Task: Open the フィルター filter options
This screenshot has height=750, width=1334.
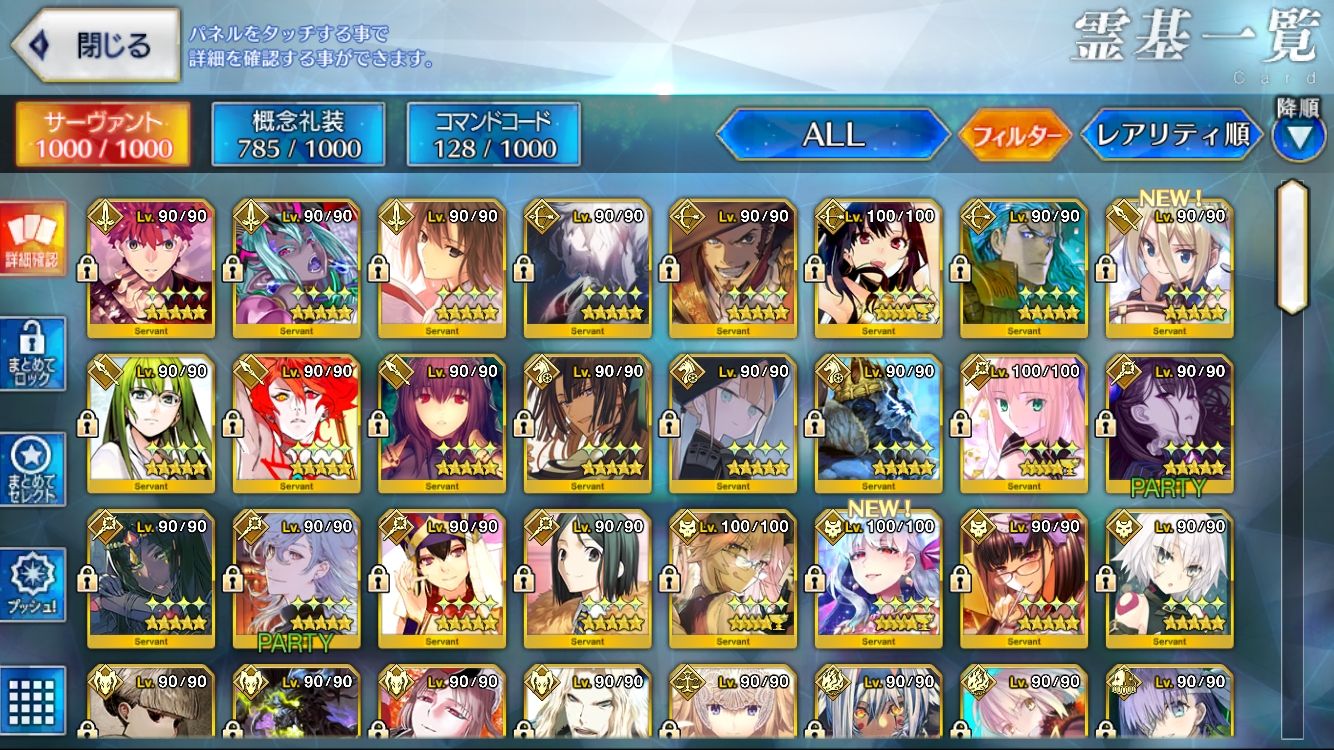Action: [1014, 135]
